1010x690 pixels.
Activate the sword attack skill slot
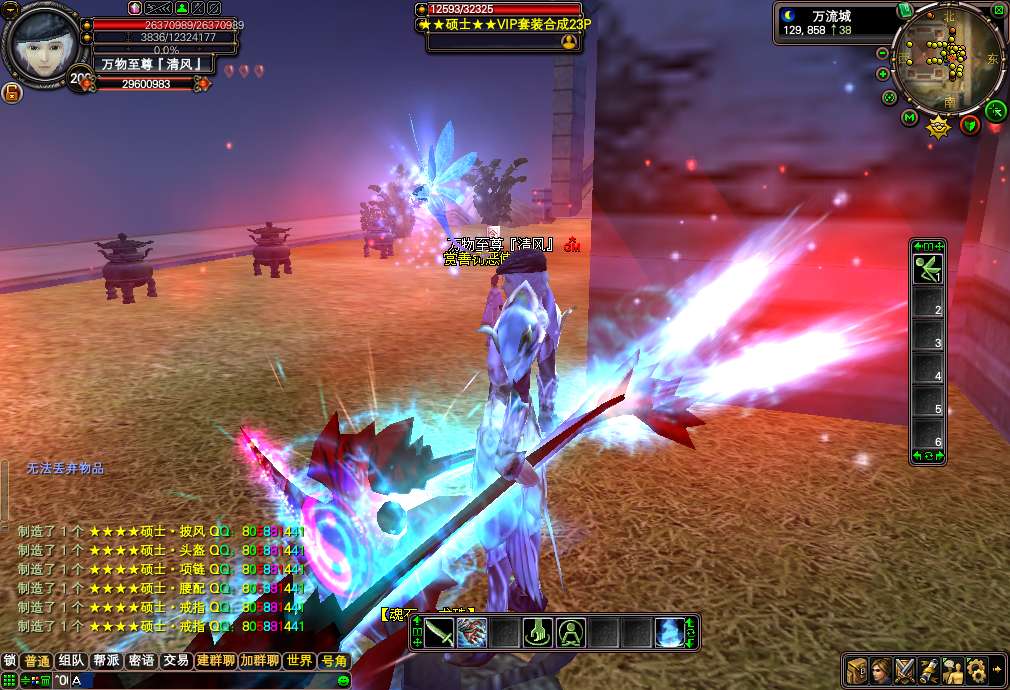439,632
